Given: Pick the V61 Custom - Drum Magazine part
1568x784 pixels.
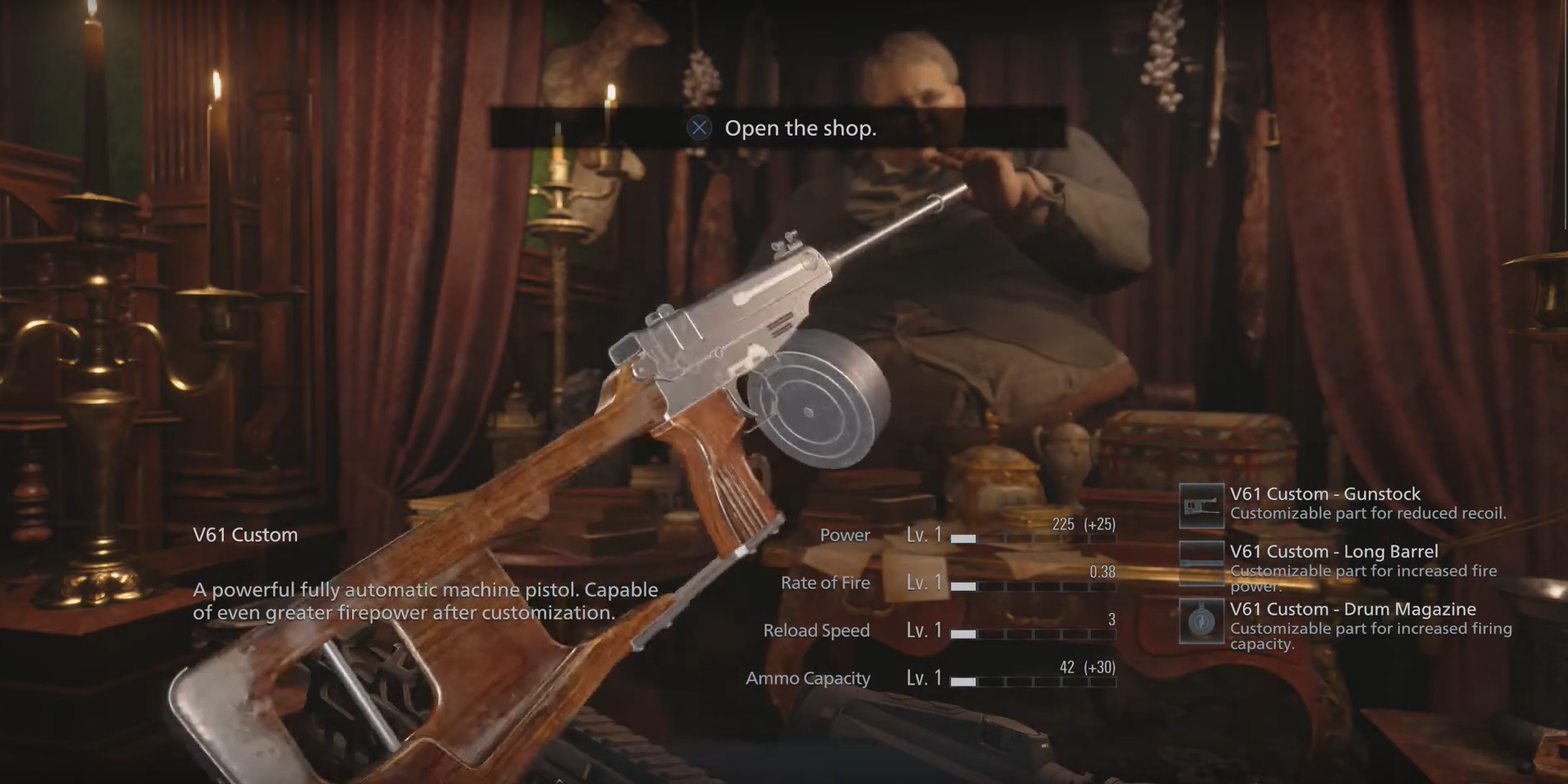Looking at the screenshot, I should pyautogui.click(x=1352, y=610).
